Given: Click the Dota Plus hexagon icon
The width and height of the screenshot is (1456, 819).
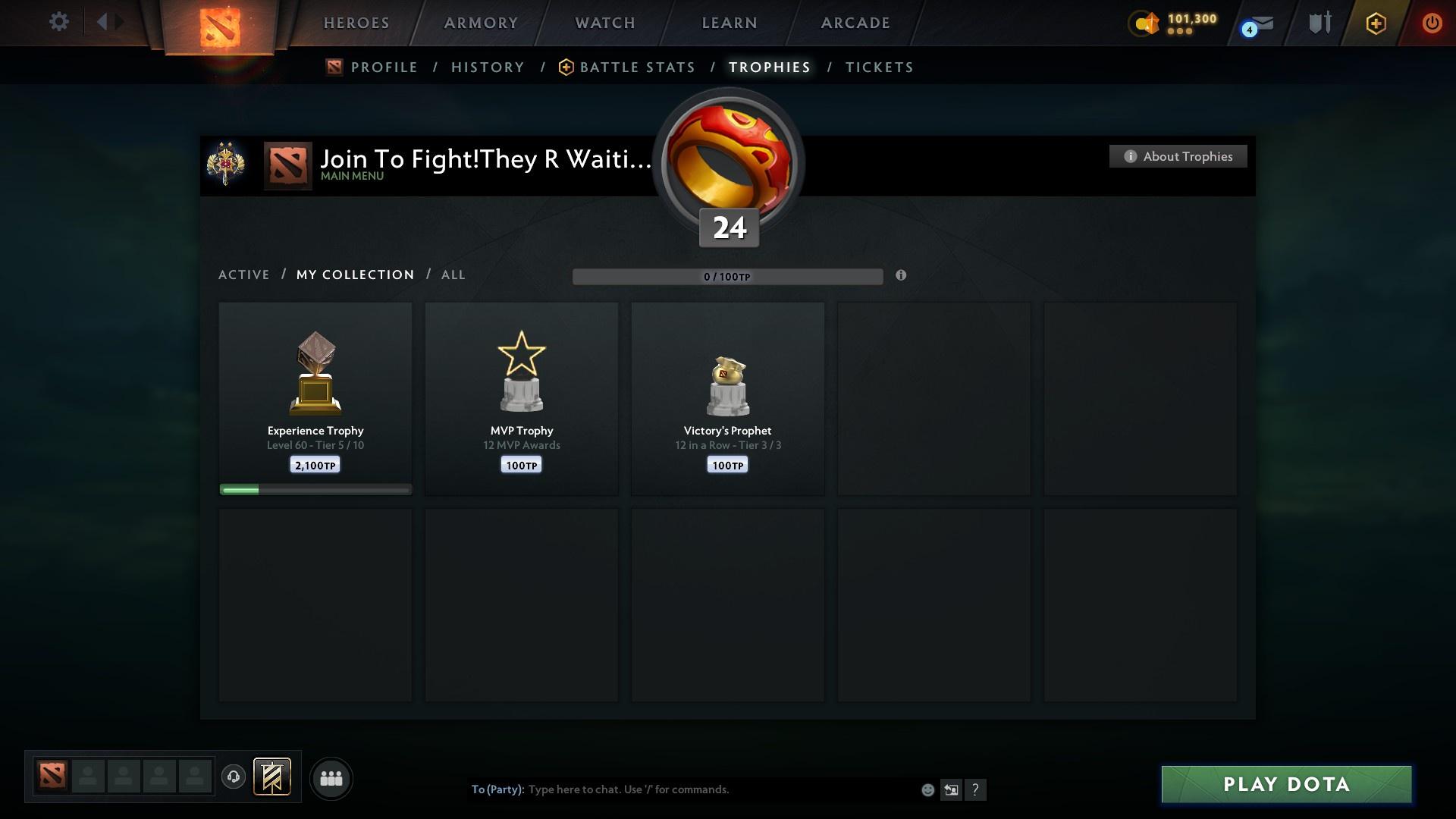Looking at the screenshot, I should coord(1375,24).
